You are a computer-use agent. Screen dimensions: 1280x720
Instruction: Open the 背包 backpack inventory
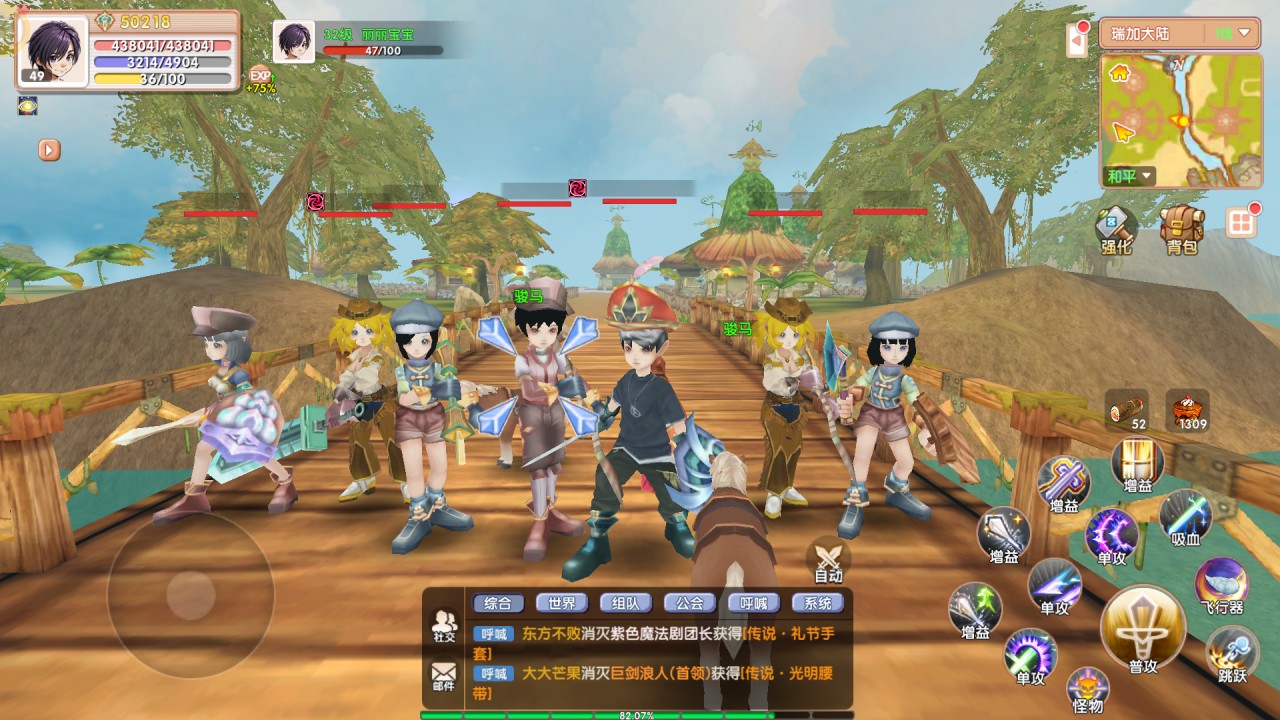(x=1182, y=228)
